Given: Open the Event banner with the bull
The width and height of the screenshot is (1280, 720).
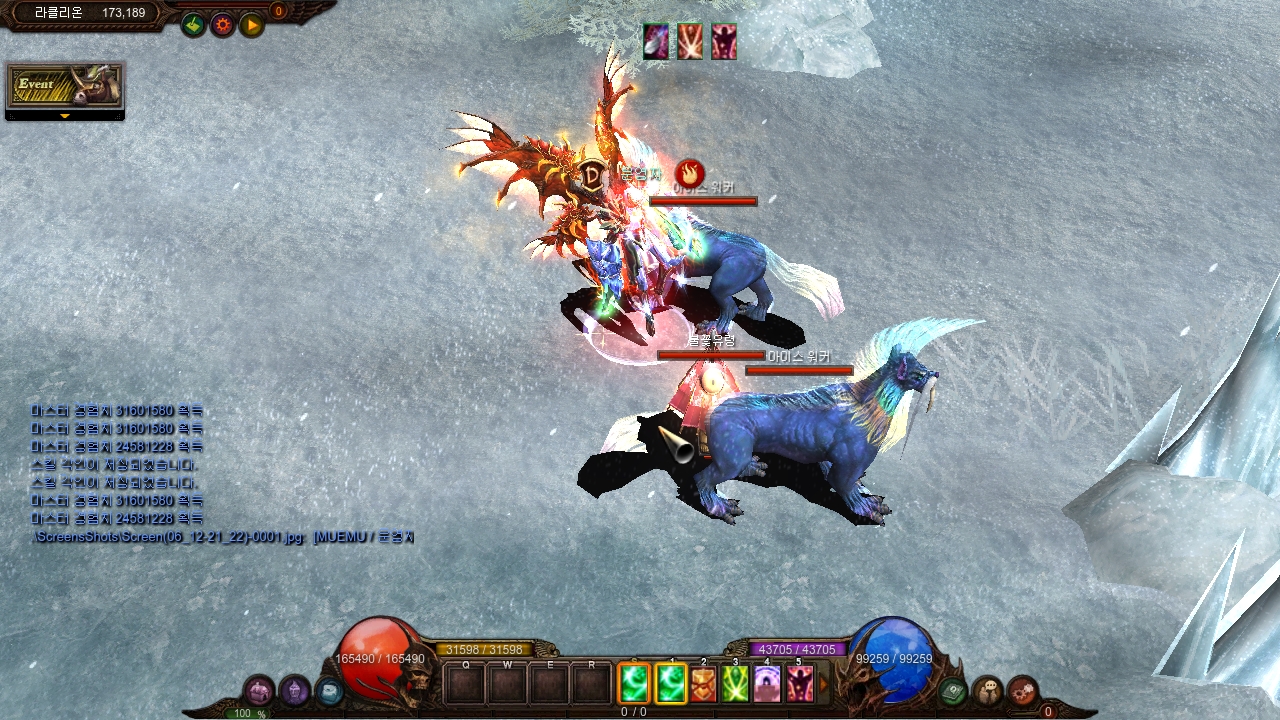Looking at the screenshot, I should [x=65, y=86].
